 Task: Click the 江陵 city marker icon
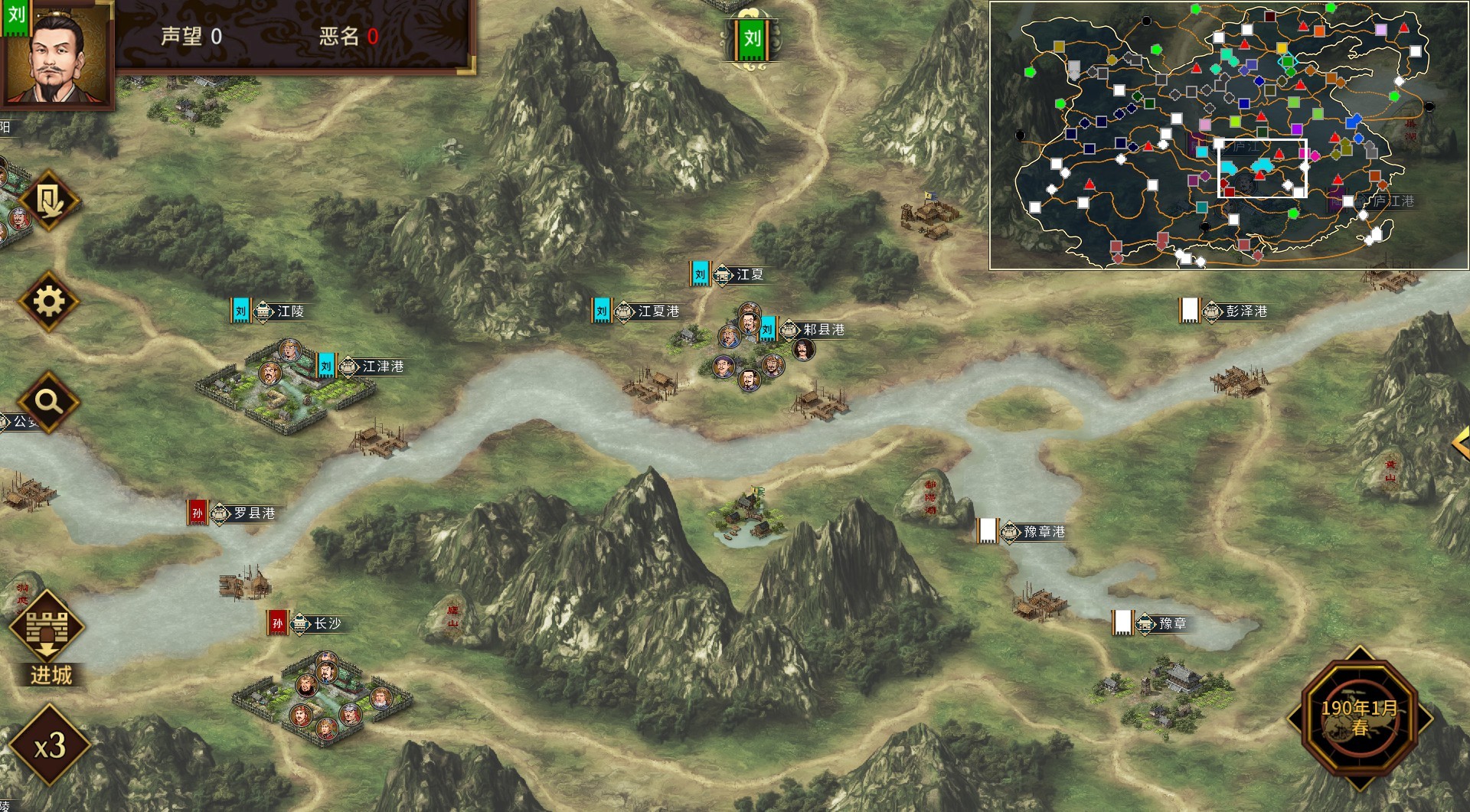tap(264, 311)
